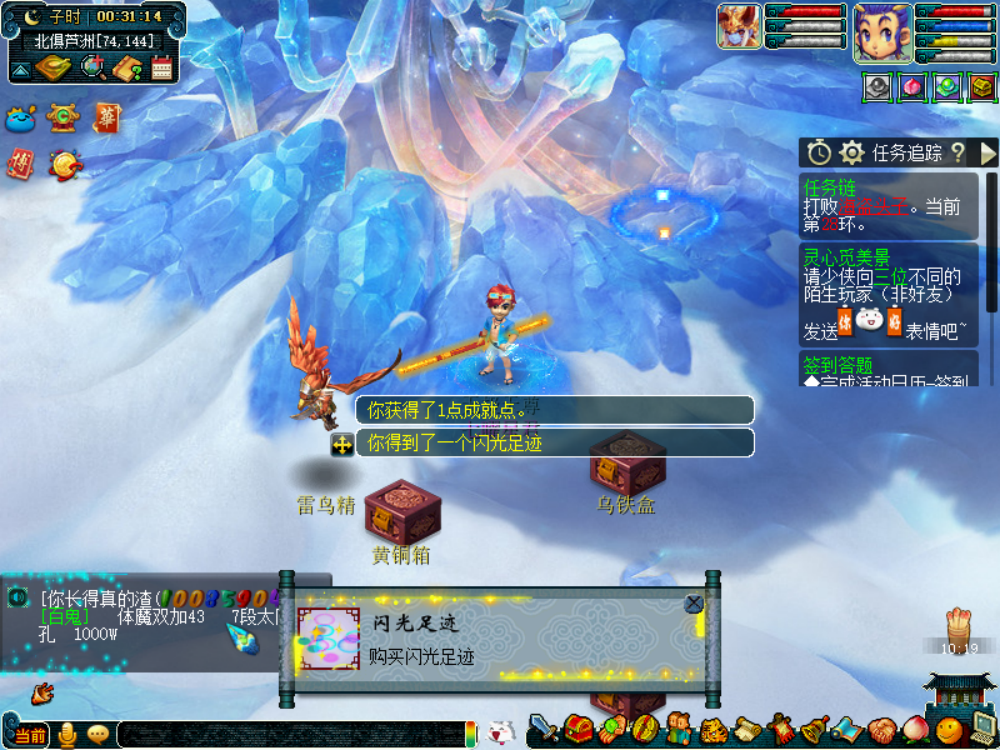Collapse quest tracker with the arrow button
This screenshot has width=1000, height=750.
[988, 153]
